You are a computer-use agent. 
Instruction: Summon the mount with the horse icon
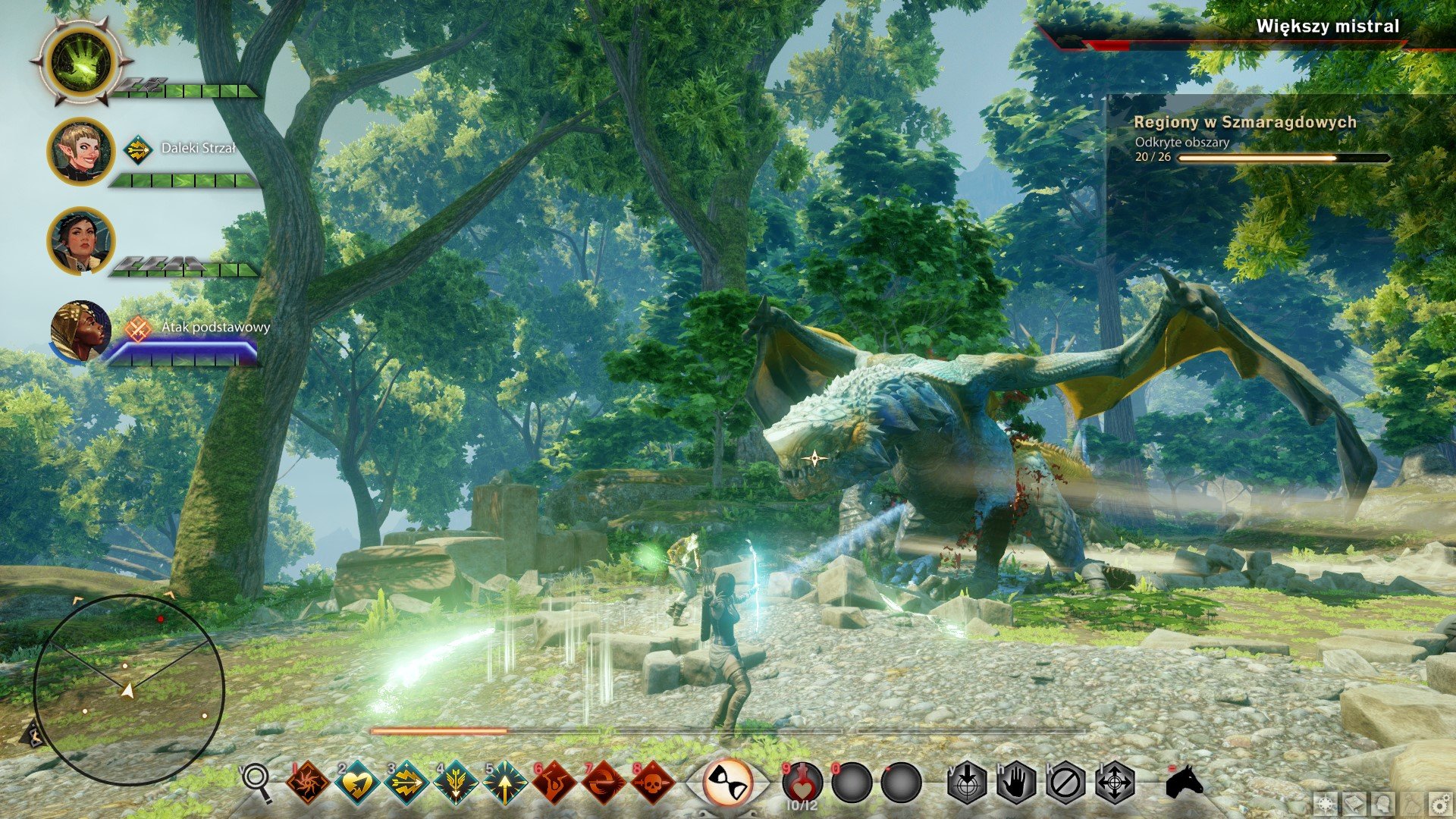pyautogui.click(x=1184, y=781)
